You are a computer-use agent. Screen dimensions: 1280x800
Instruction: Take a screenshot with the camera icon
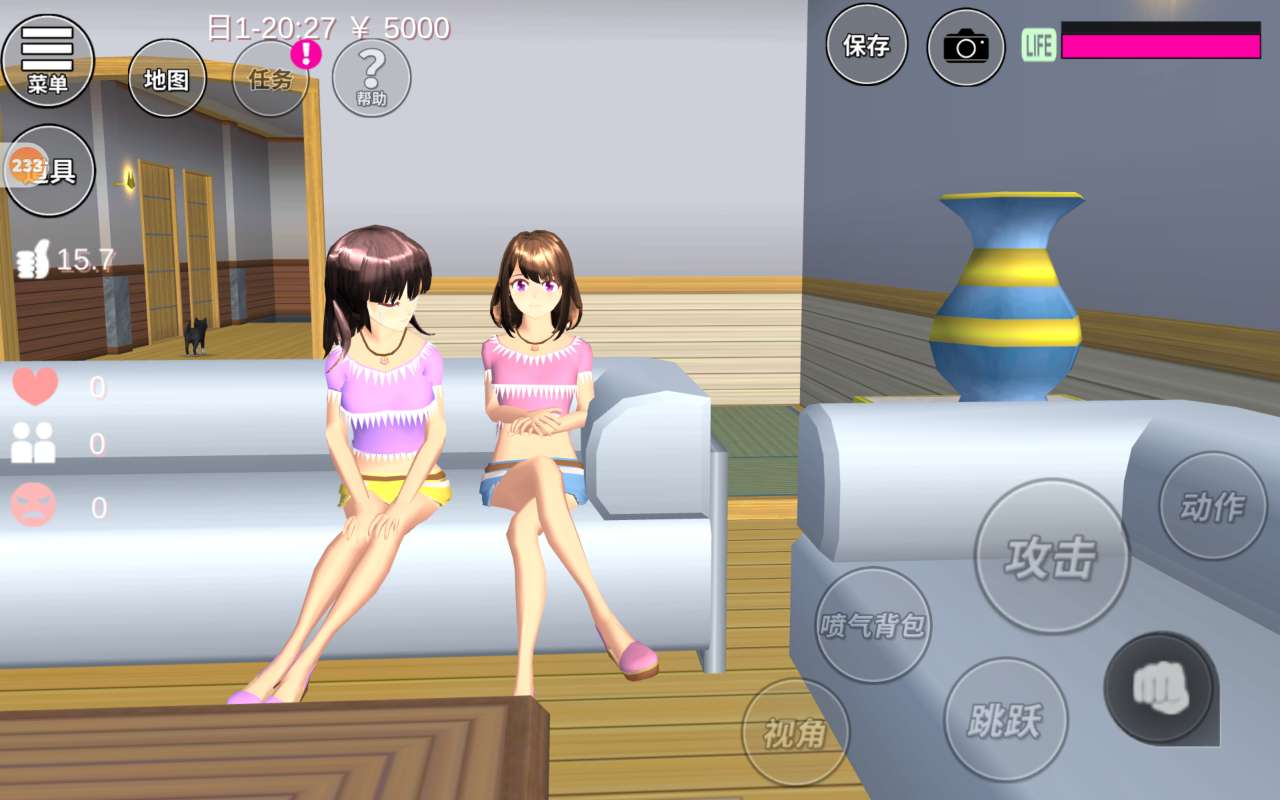pyautogui.click(x=965, y=46)
